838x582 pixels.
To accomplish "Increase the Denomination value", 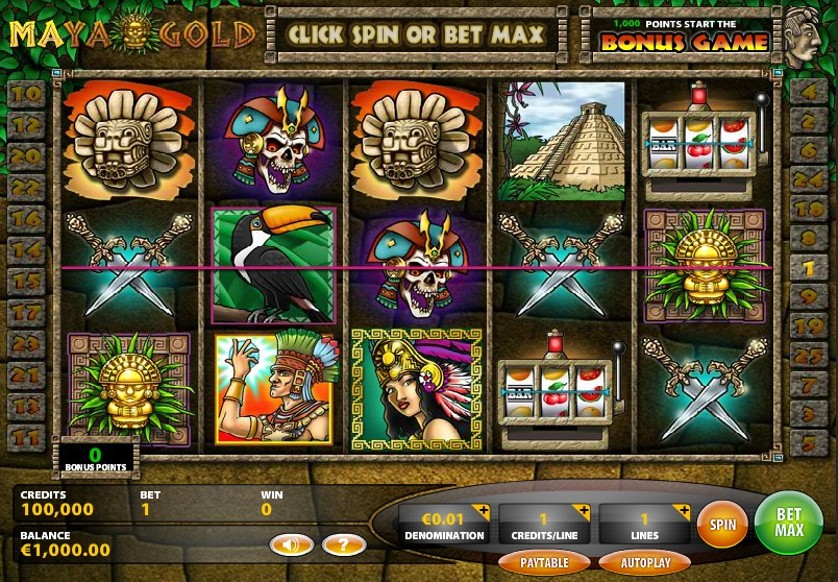I will tap(483, 513).
